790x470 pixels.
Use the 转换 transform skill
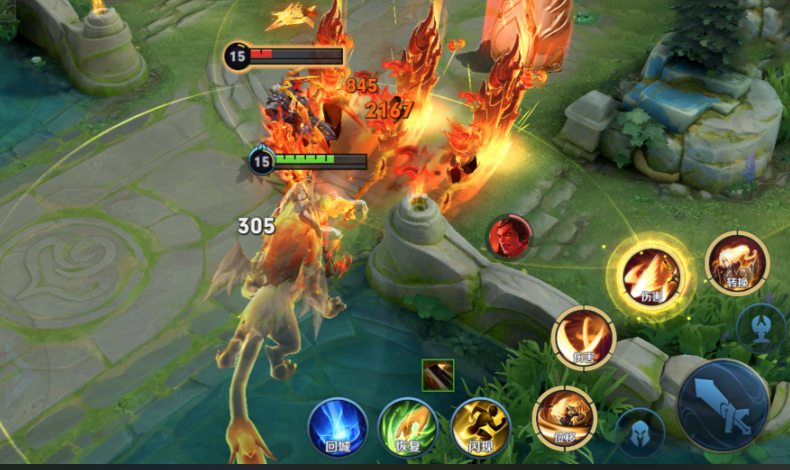tap(737, 263)
